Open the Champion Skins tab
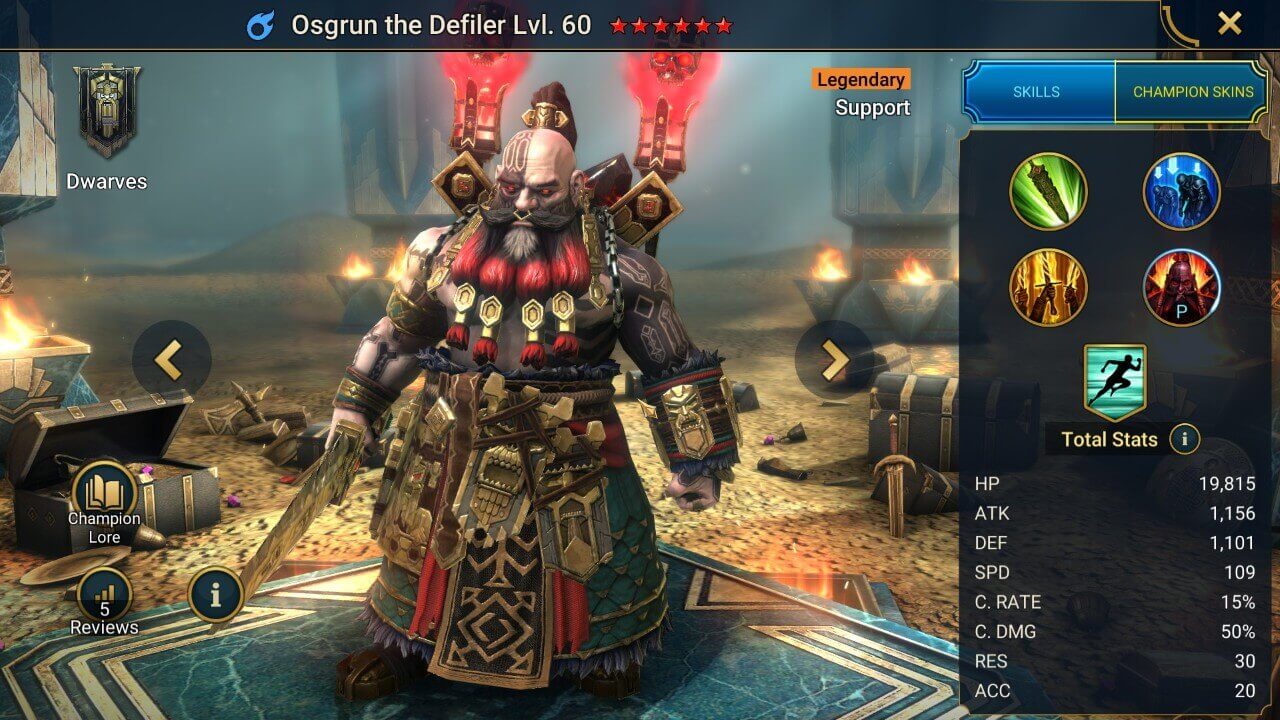 [x=1192, y=92]
